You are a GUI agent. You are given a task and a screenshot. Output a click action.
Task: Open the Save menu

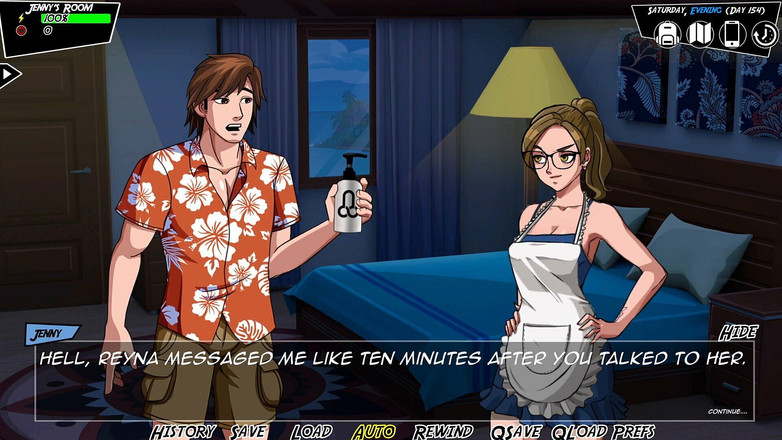tap(248, 431)
